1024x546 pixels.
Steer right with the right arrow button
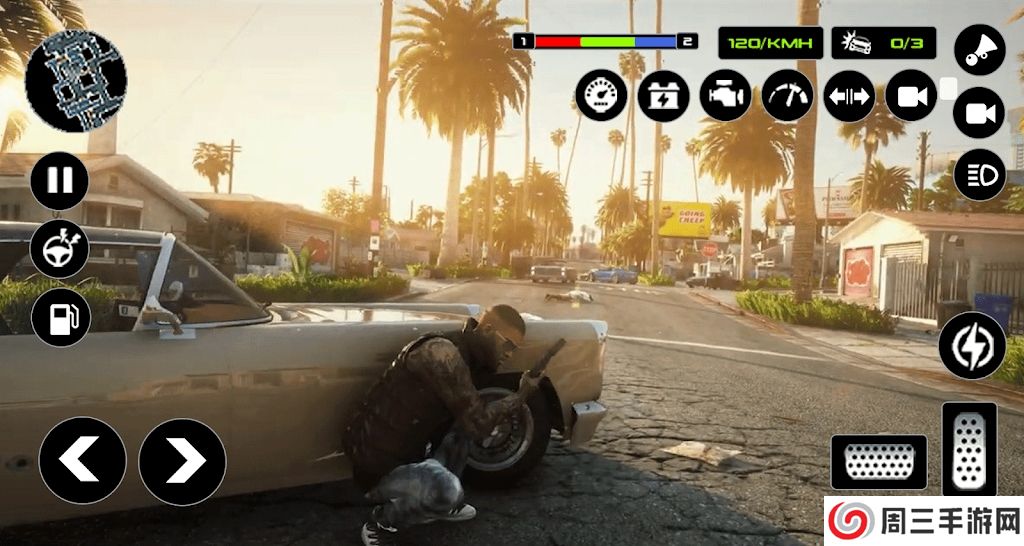182,461
